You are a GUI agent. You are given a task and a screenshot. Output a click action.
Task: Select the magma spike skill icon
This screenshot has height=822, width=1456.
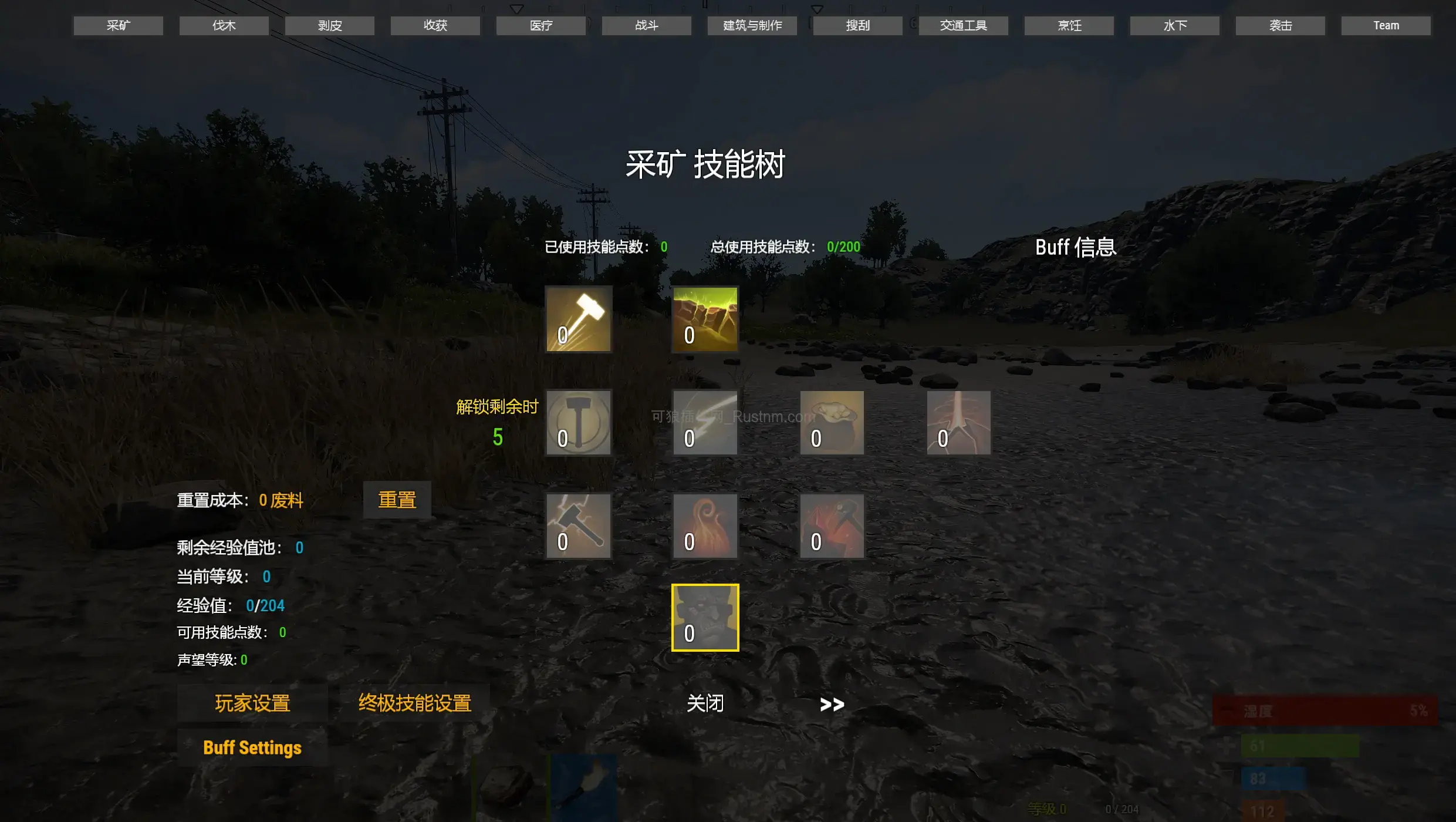tap(957, 422)
